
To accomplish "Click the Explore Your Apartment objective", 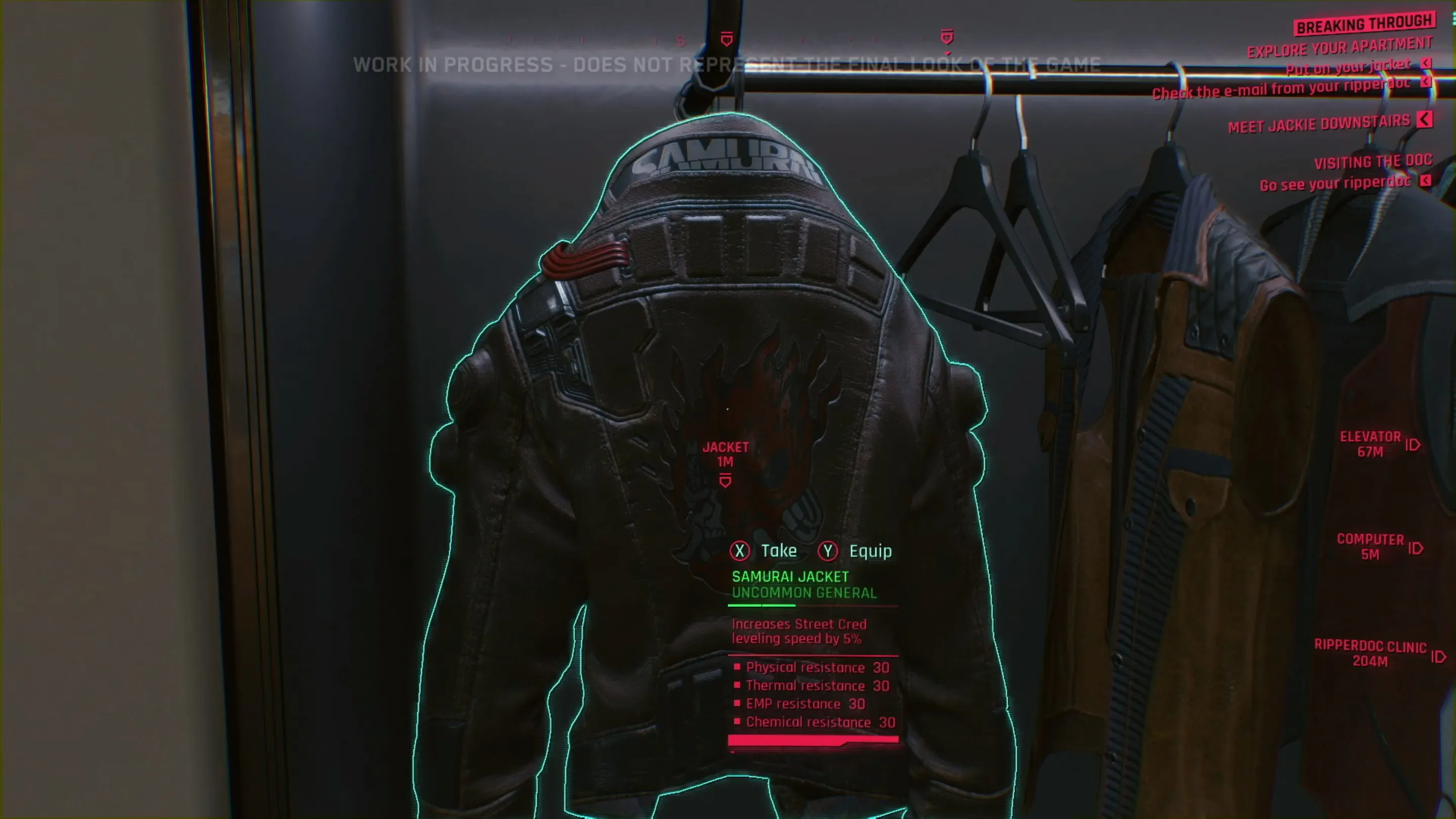I will click(1339, 48).
